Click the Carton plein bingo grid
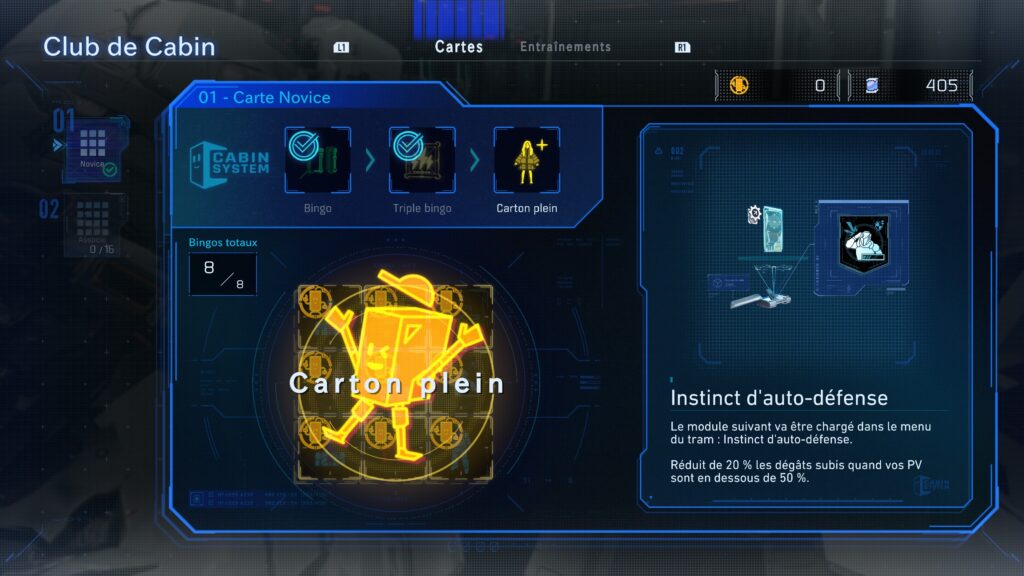This screenshot has height=576, width=1024. [x=394, y=383]
